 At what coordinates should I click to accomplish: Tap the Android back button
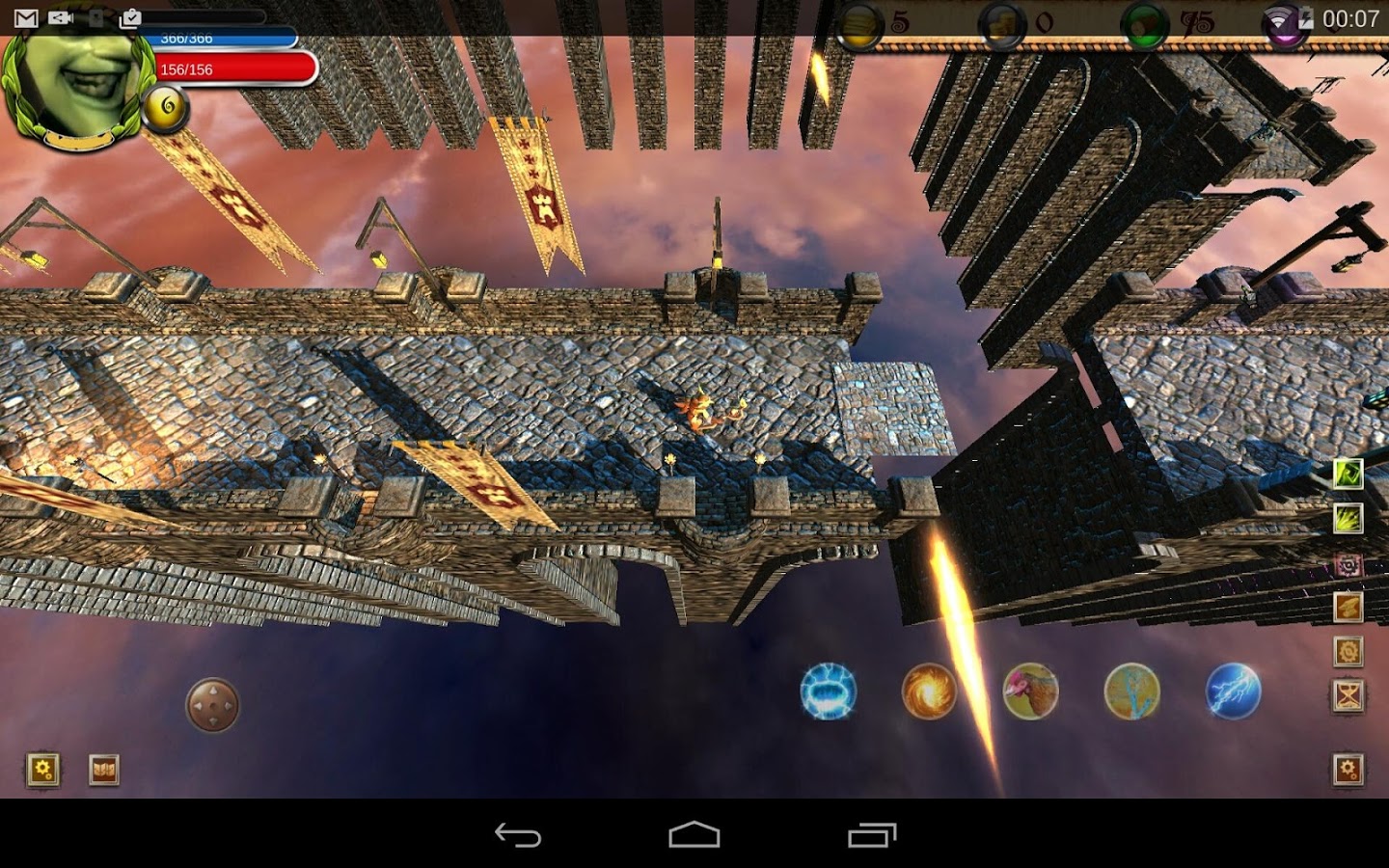click(x=518, y=834)
